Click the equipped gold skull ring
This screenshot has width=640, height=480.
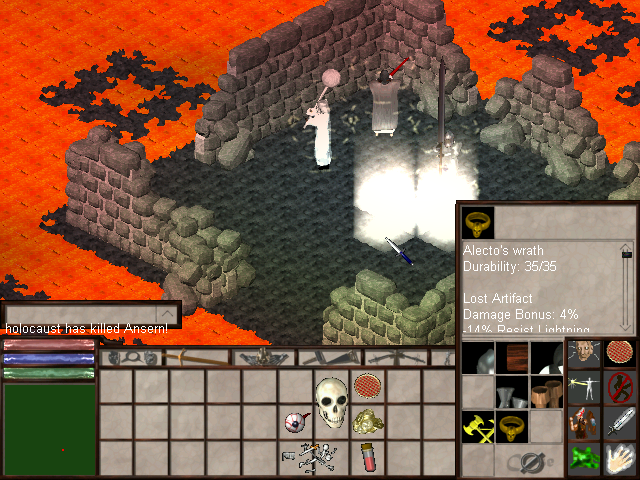point(513,427)
